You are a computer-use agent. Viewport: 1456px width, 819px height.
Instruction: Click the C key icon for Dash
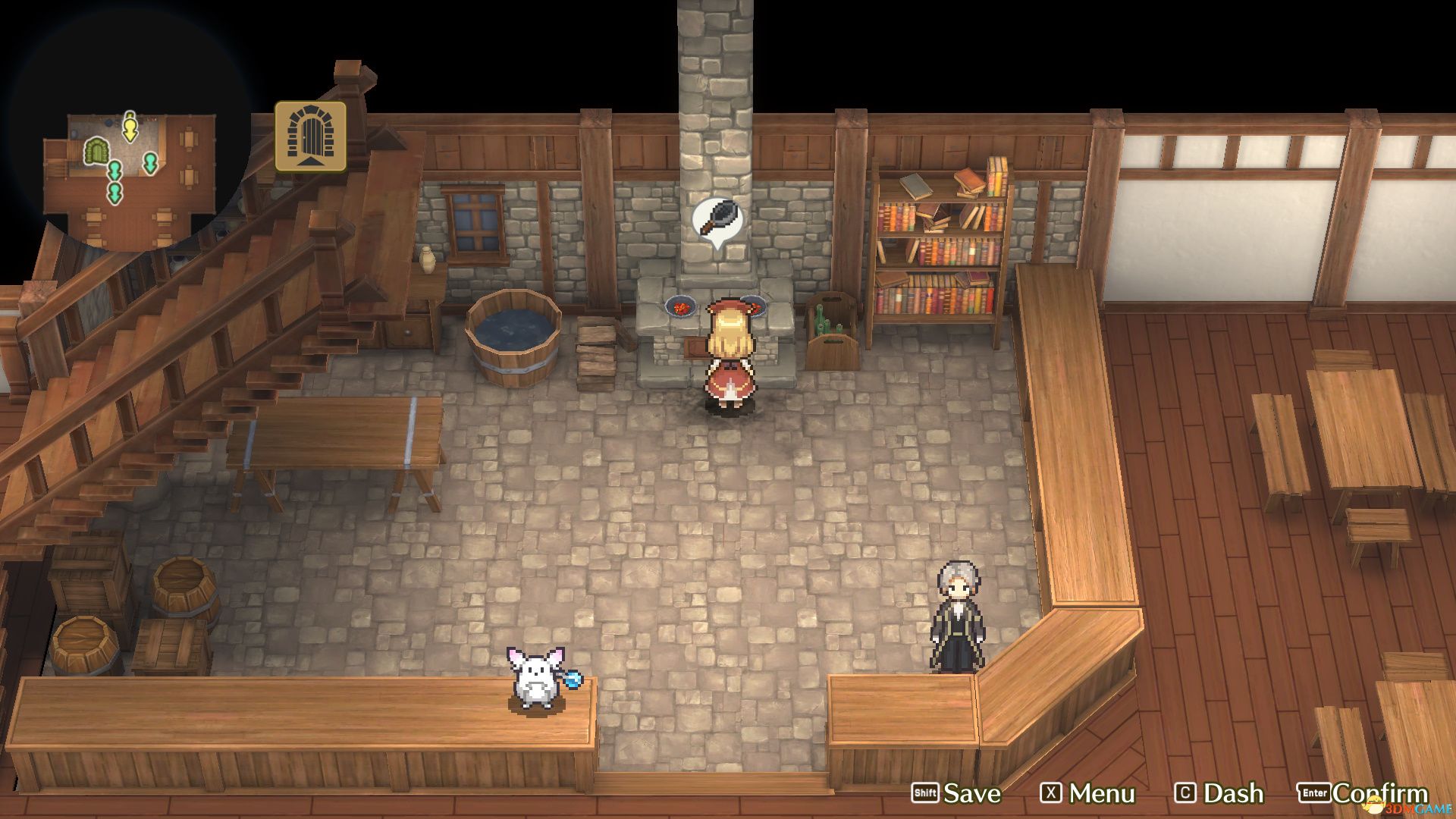[x=1185, y=793]
